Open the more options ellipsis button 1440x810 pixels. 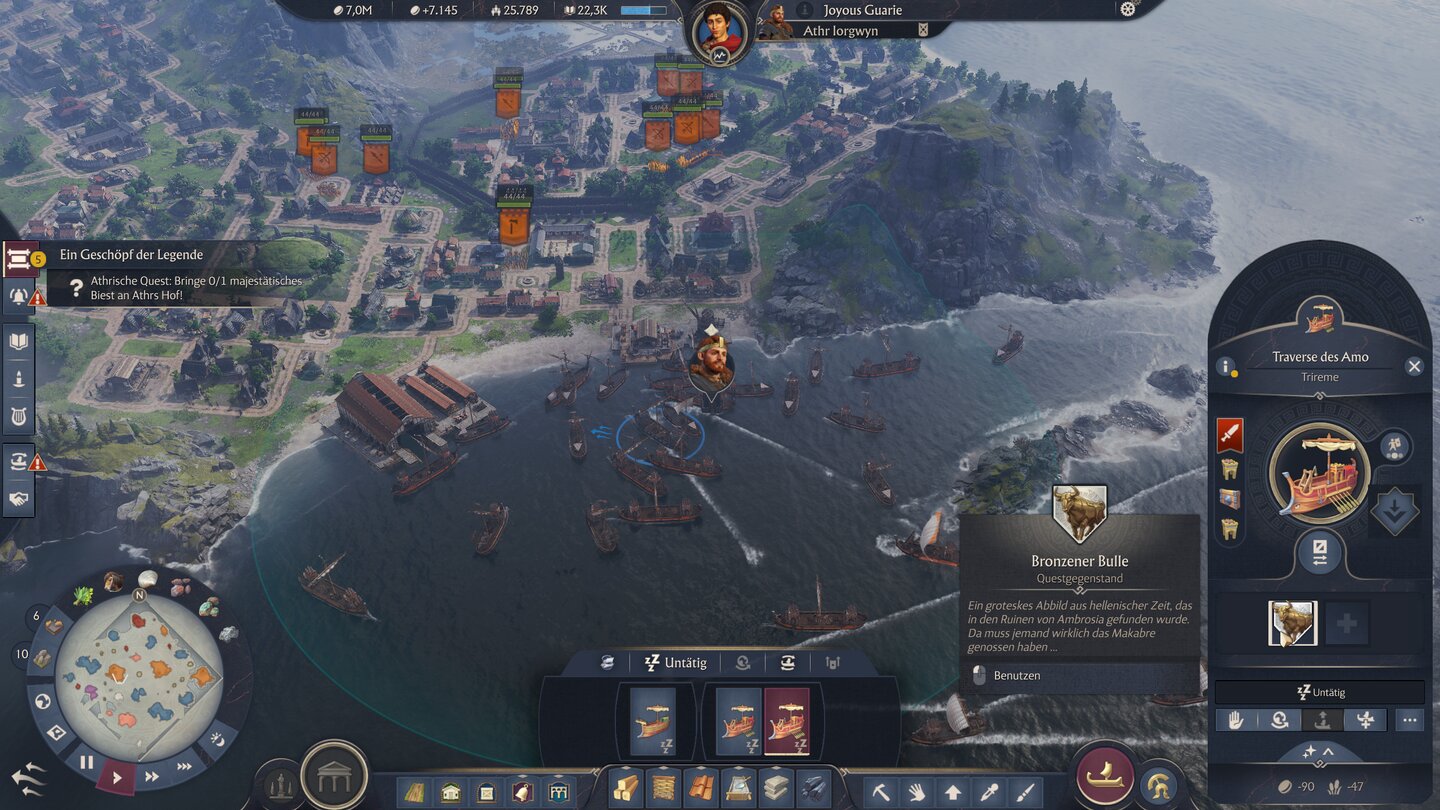pos(1409,720)
